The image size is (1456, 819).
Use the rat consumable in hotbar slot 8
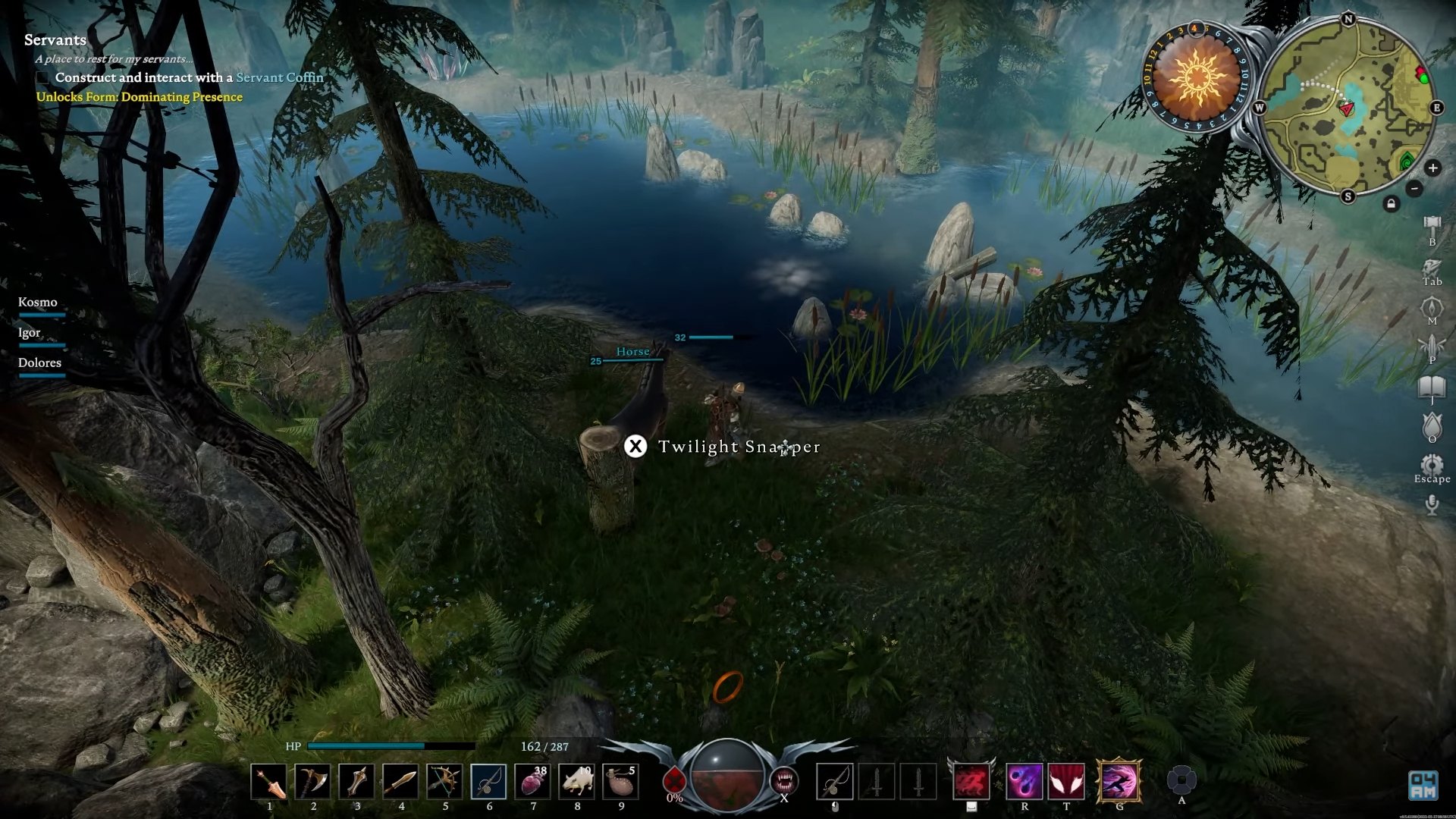click(x=576, y=782)
